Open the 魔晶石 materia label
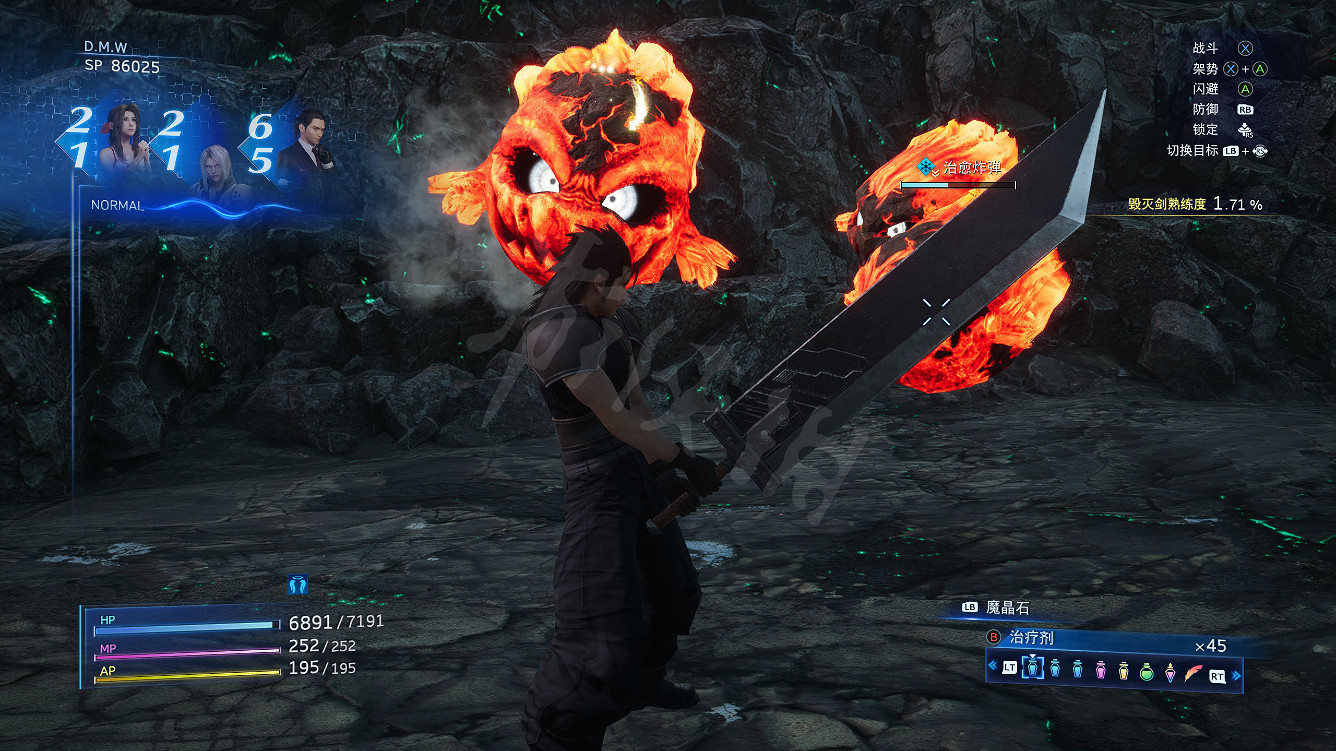Image resolution: width=1336 pixels, height=751 pixels. (x=1007, y=607)
